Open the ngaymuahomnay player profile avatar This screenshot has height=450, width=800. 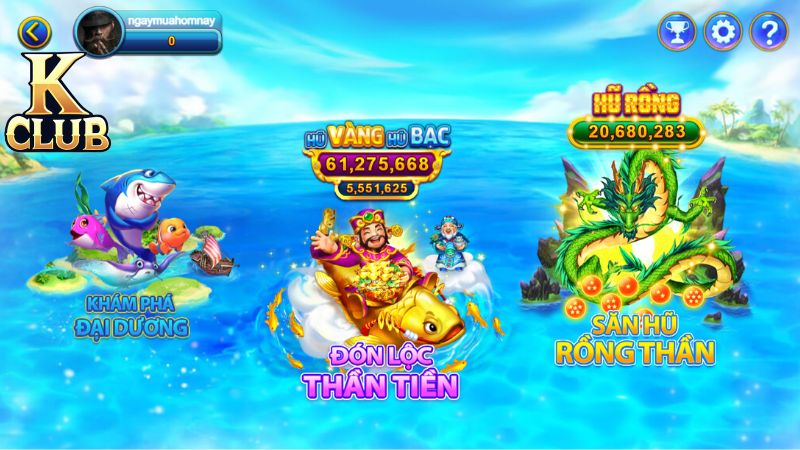click(100, 32)
